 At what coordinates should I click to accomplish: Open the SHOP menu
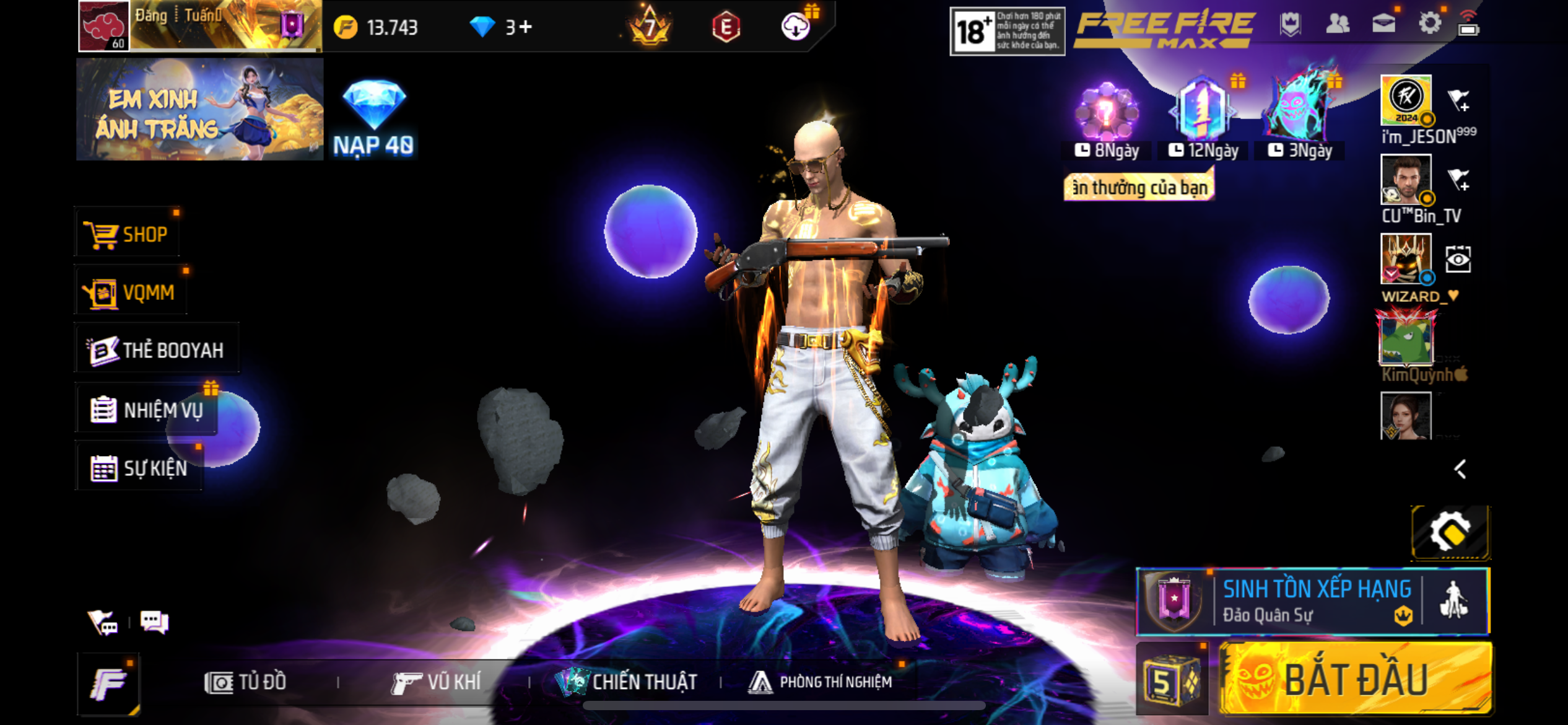click(128, 234)
